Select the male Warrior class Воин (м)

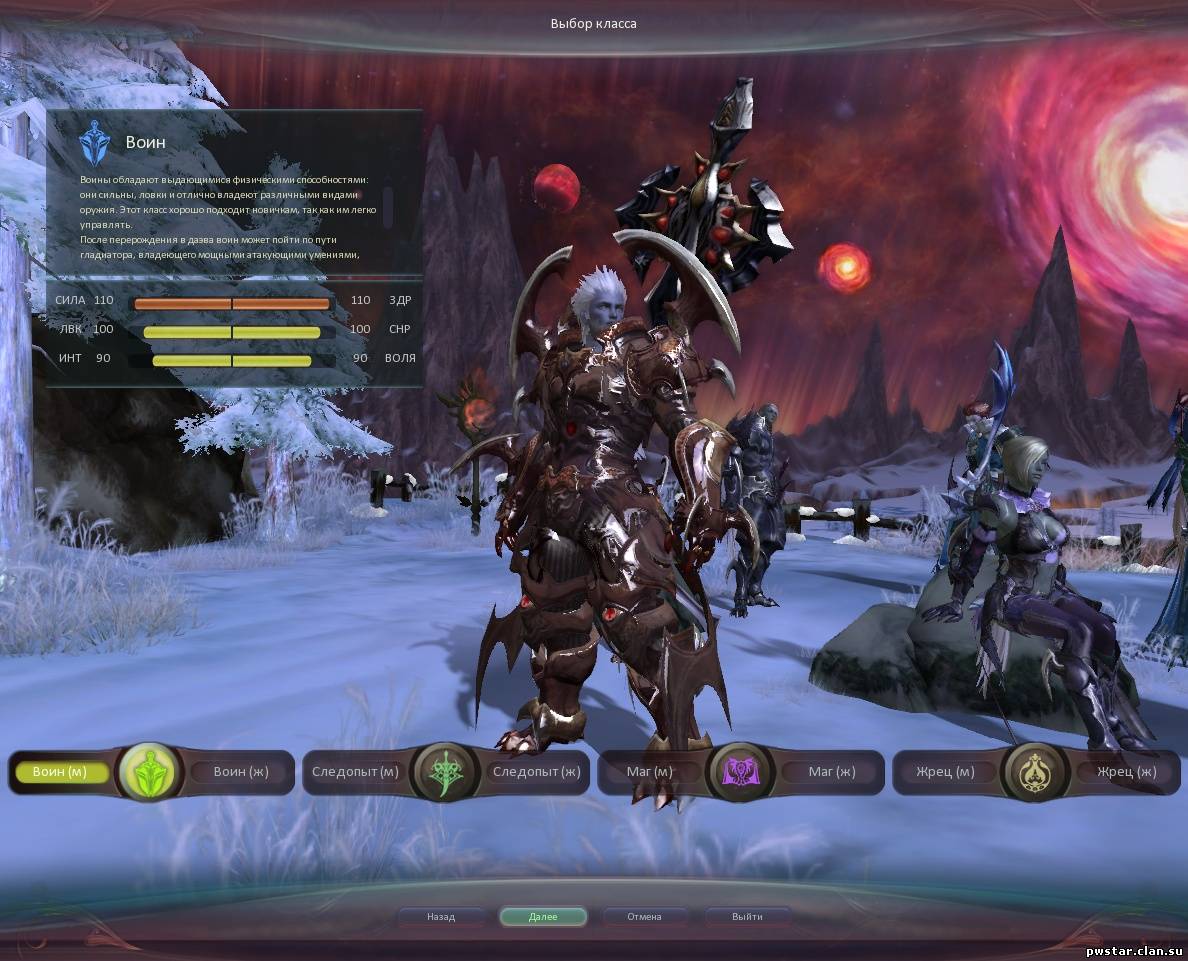(x=60, y=772)
